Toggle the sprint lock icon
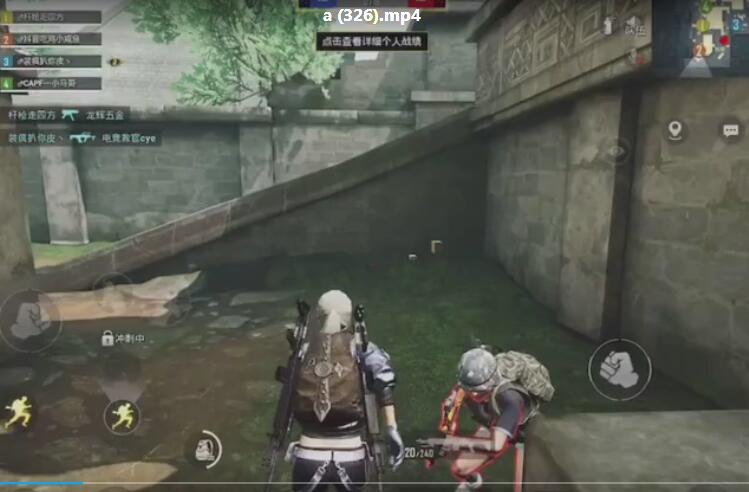This screenshot has height=492, width=749. pos(107,339)
